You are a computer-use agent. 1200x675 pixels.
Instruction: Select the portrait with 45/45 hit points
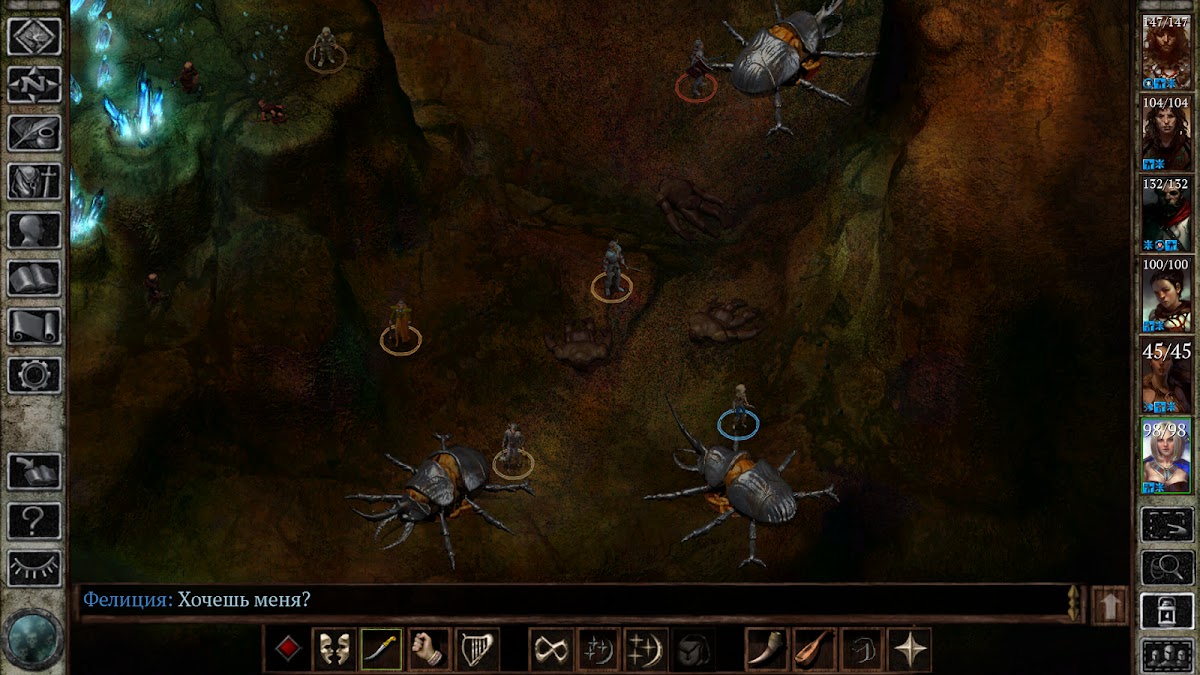click(x=1166, y=375)
